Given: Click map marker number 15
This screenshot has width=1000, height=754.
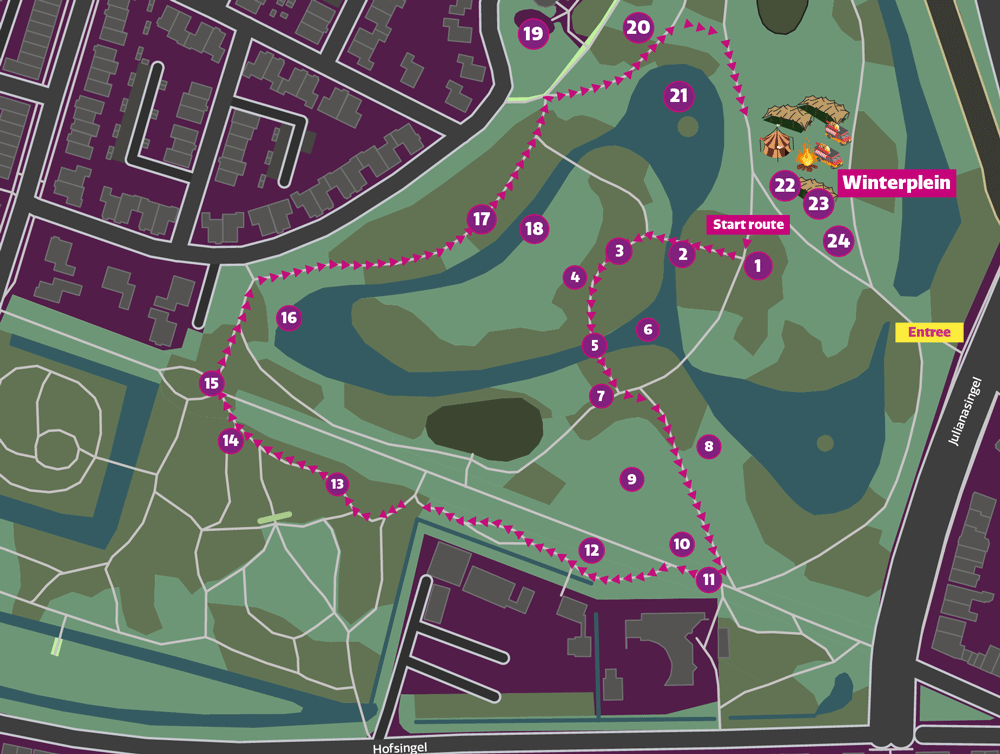Looking at the screenshot, I should tap(211, 383).
